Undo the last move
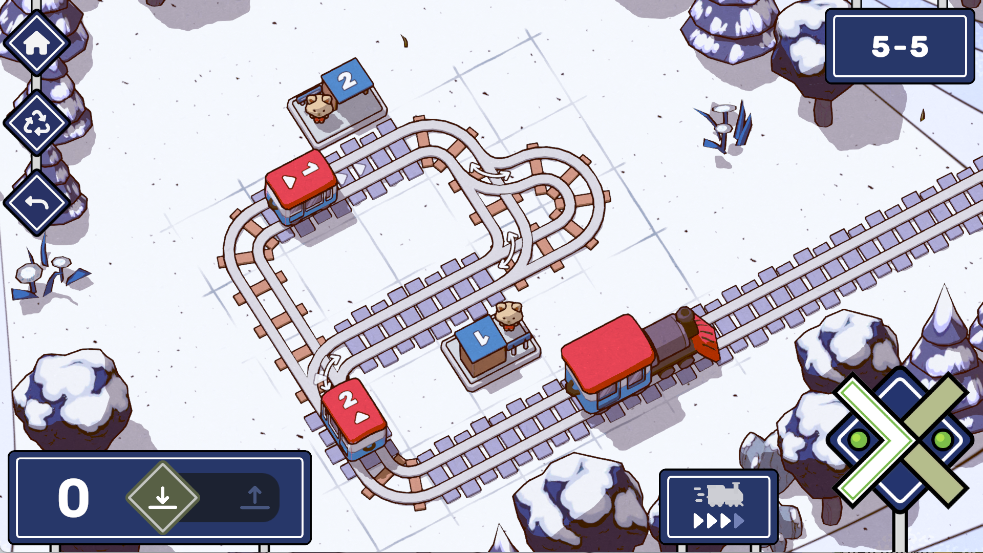The width and height of the screenshot is (983, 553). [37, 202]
